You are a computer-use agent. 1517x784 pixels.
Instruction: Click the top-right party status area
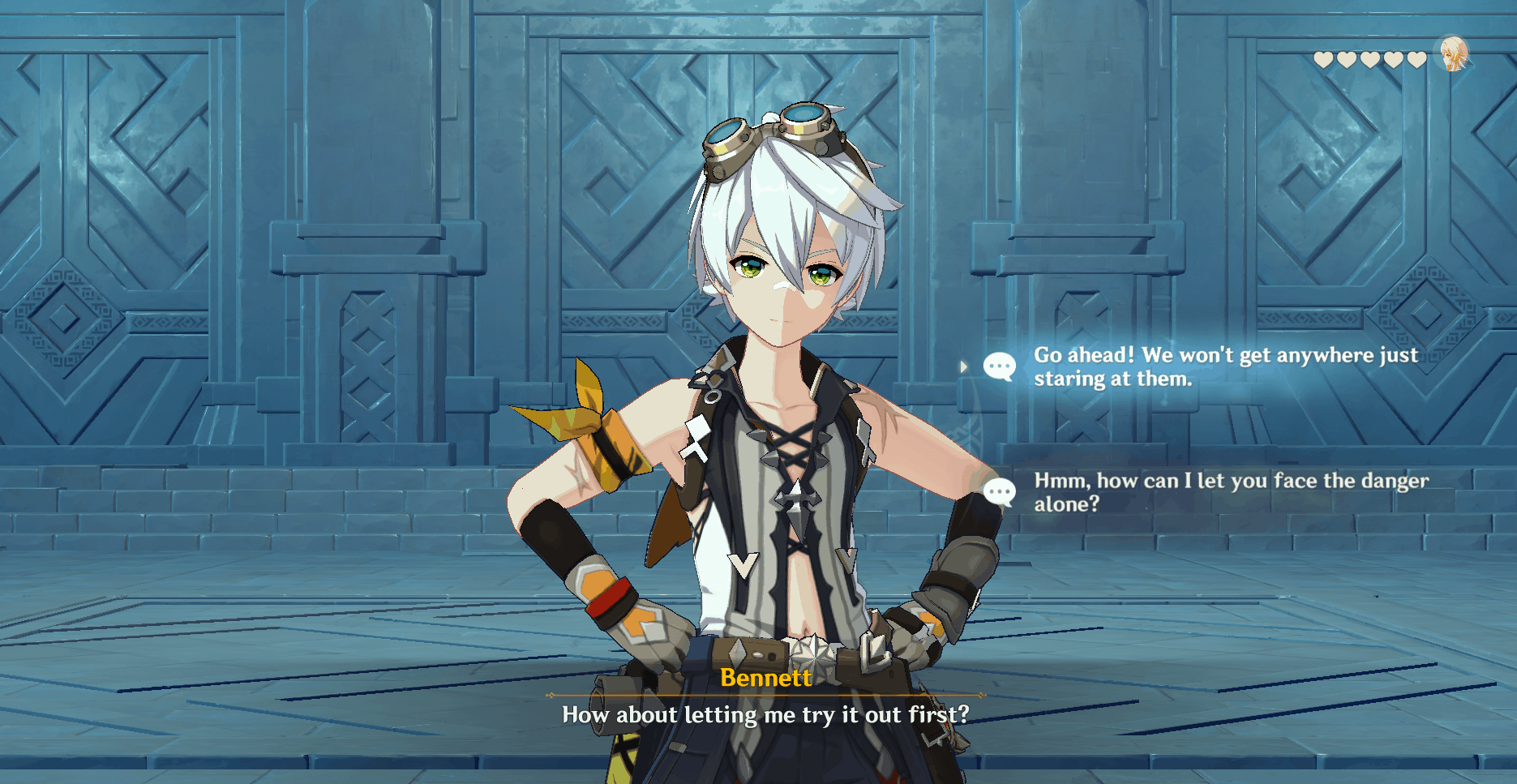[1395, 57]
